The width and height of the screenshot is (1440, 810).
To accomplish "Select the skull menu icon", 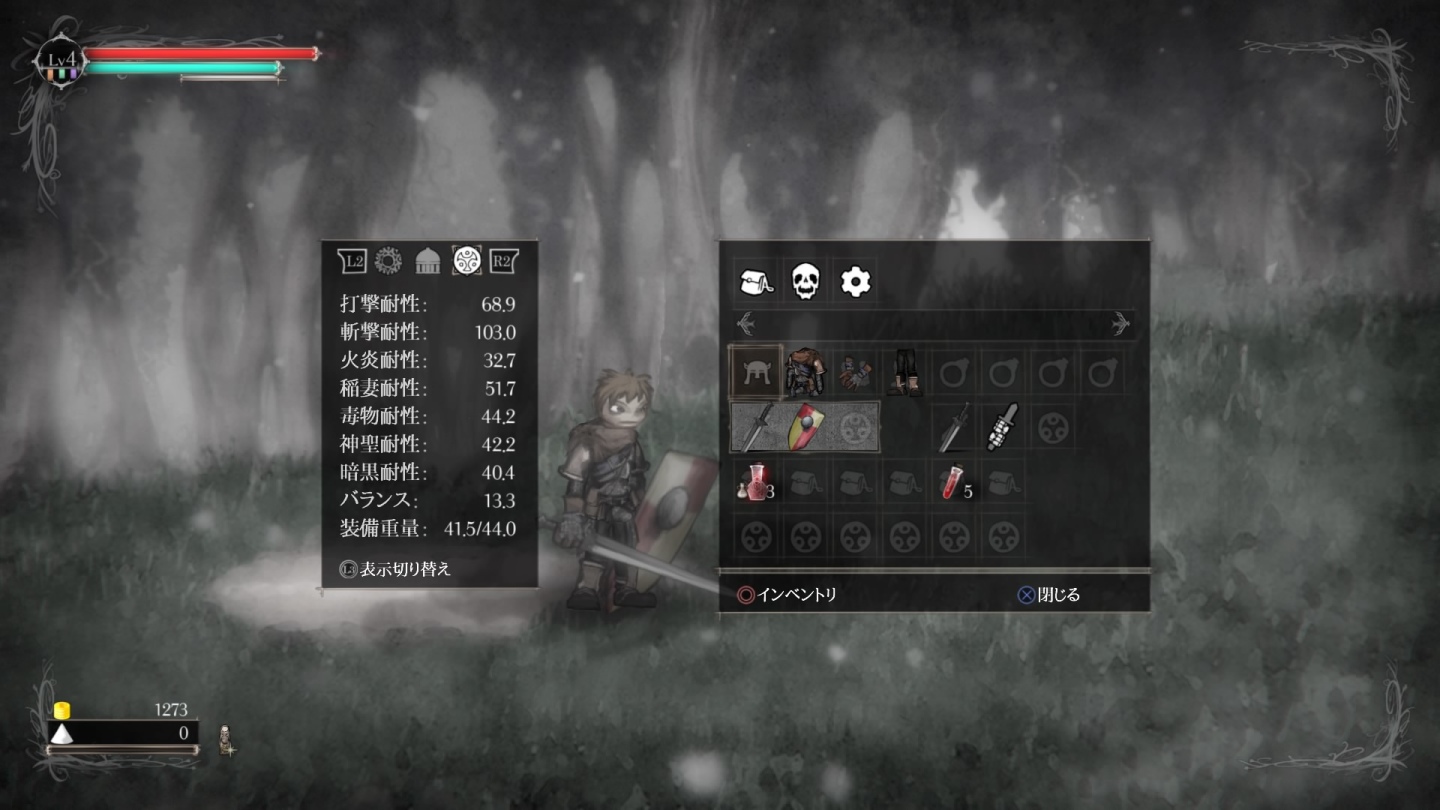I will pyautogui.click(x=806, y=281).
